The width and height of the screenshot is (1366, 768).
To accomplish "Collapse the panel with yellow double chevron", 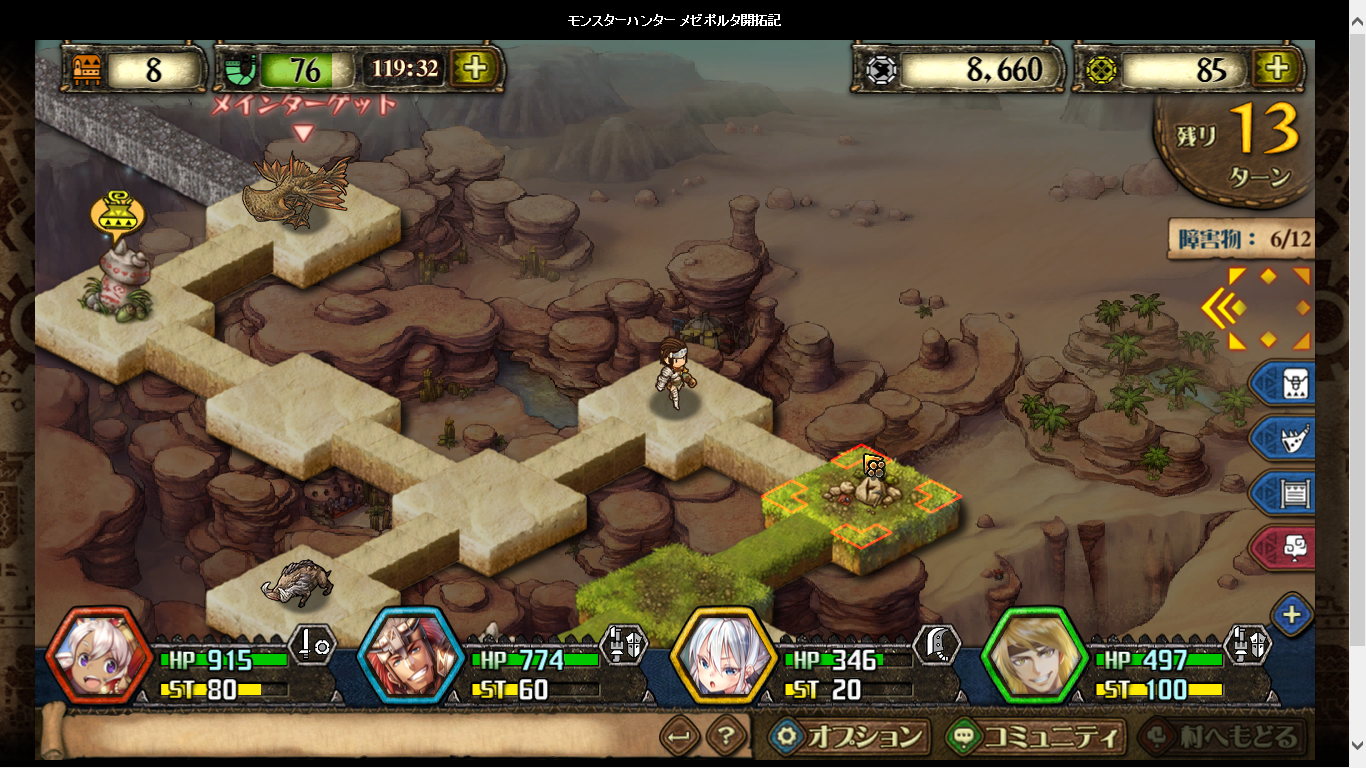I will 1222,309.
